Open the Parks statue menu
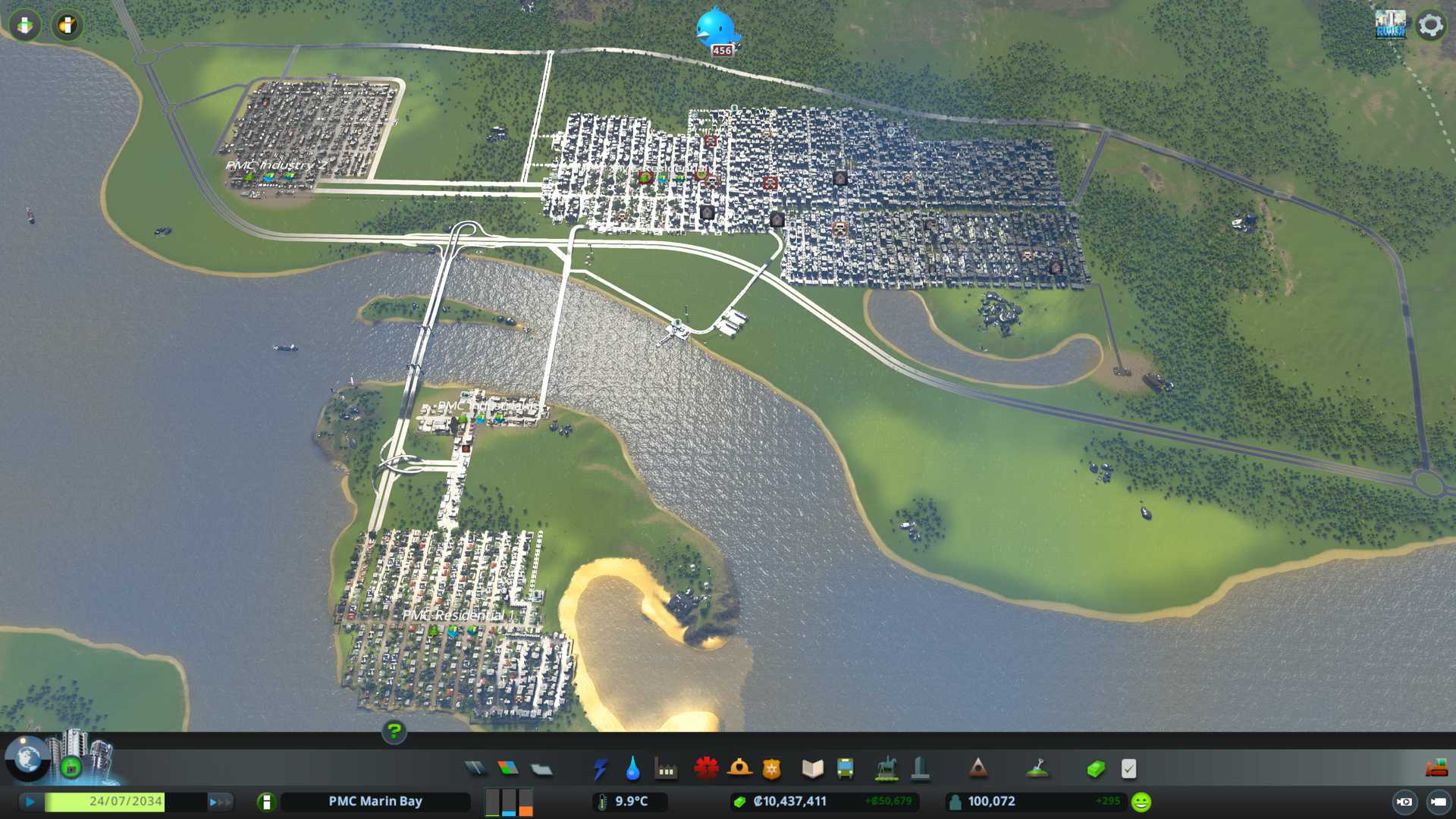1456x819 pixels. tap(886, 769)
